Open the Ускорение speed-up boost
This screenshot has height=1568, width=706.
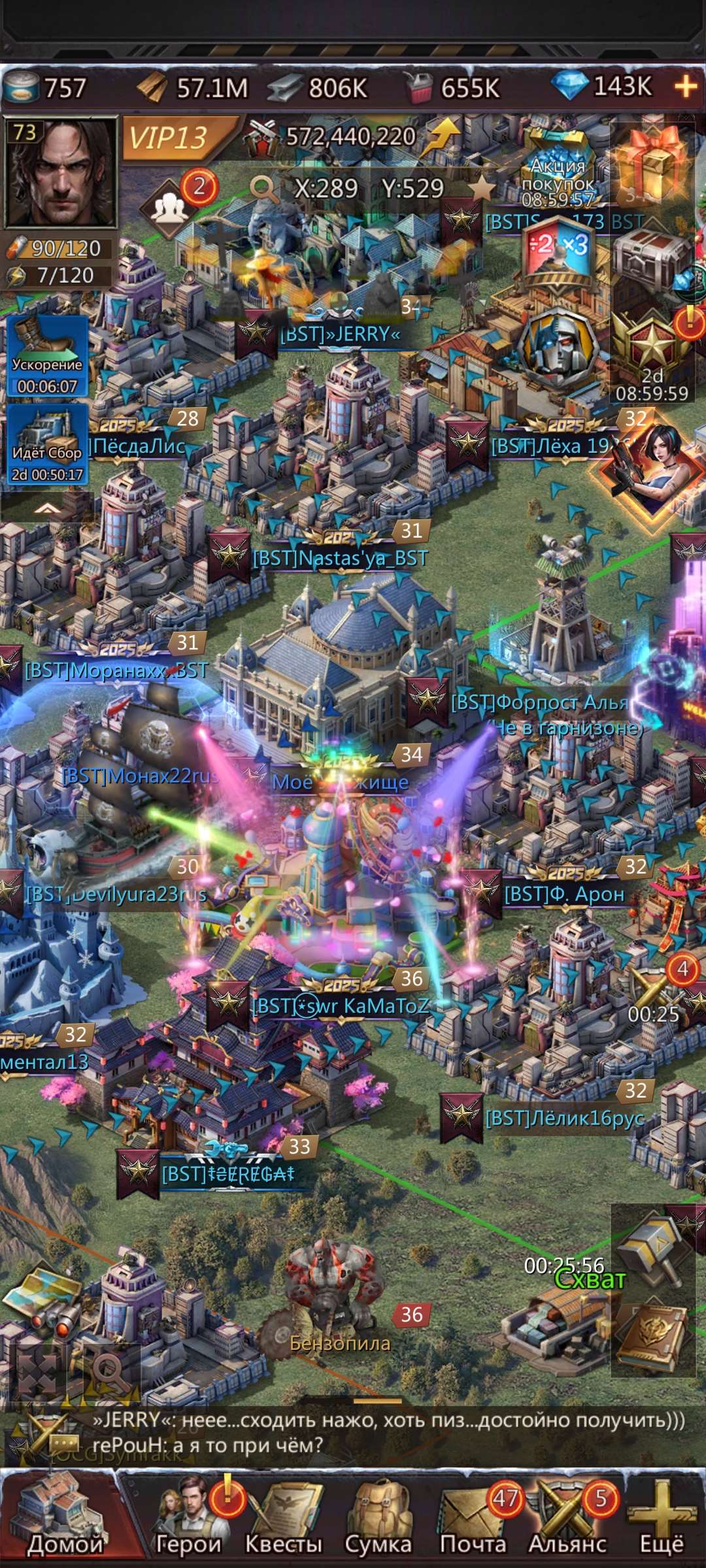pos(47,357)
